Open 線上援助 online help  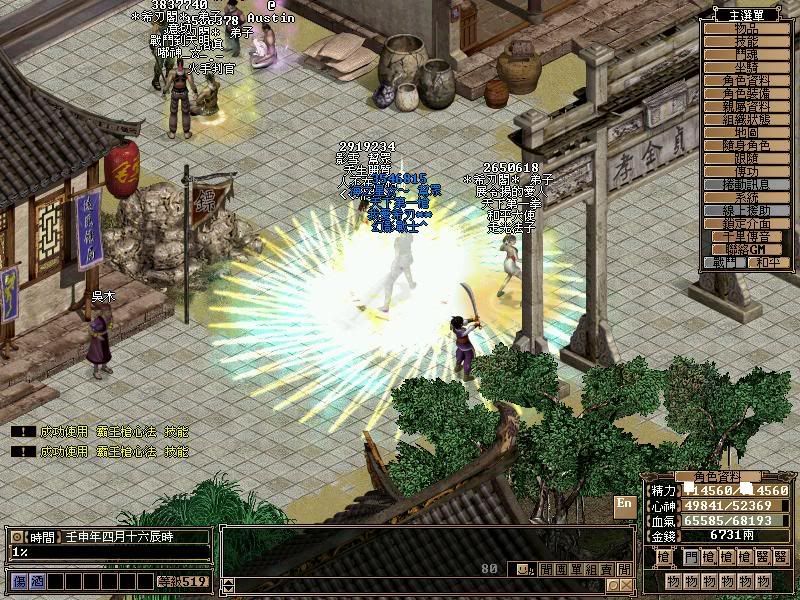[748, 211]
